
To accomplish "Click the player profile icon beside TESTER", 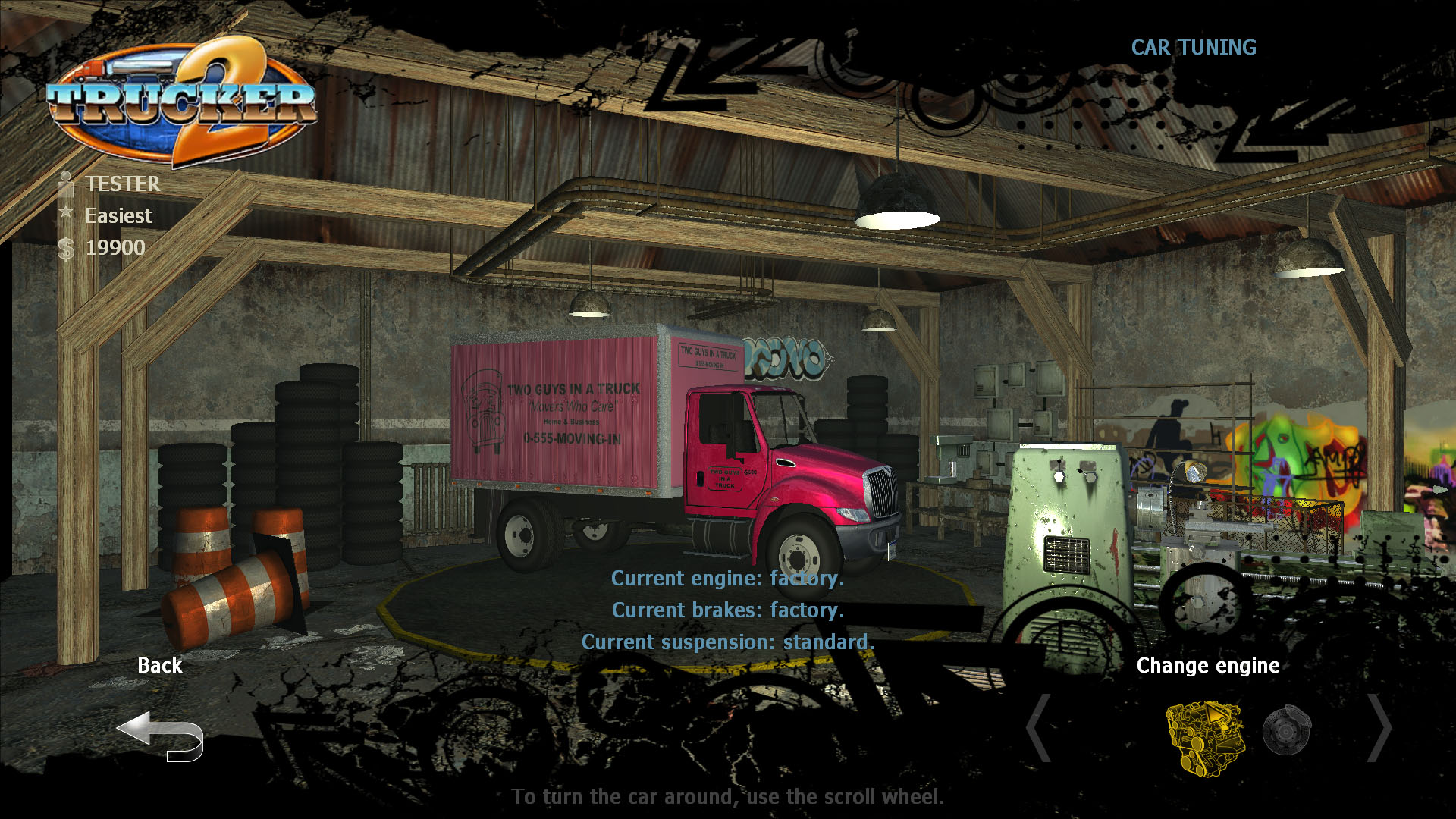I will click(x=64, y=184).
